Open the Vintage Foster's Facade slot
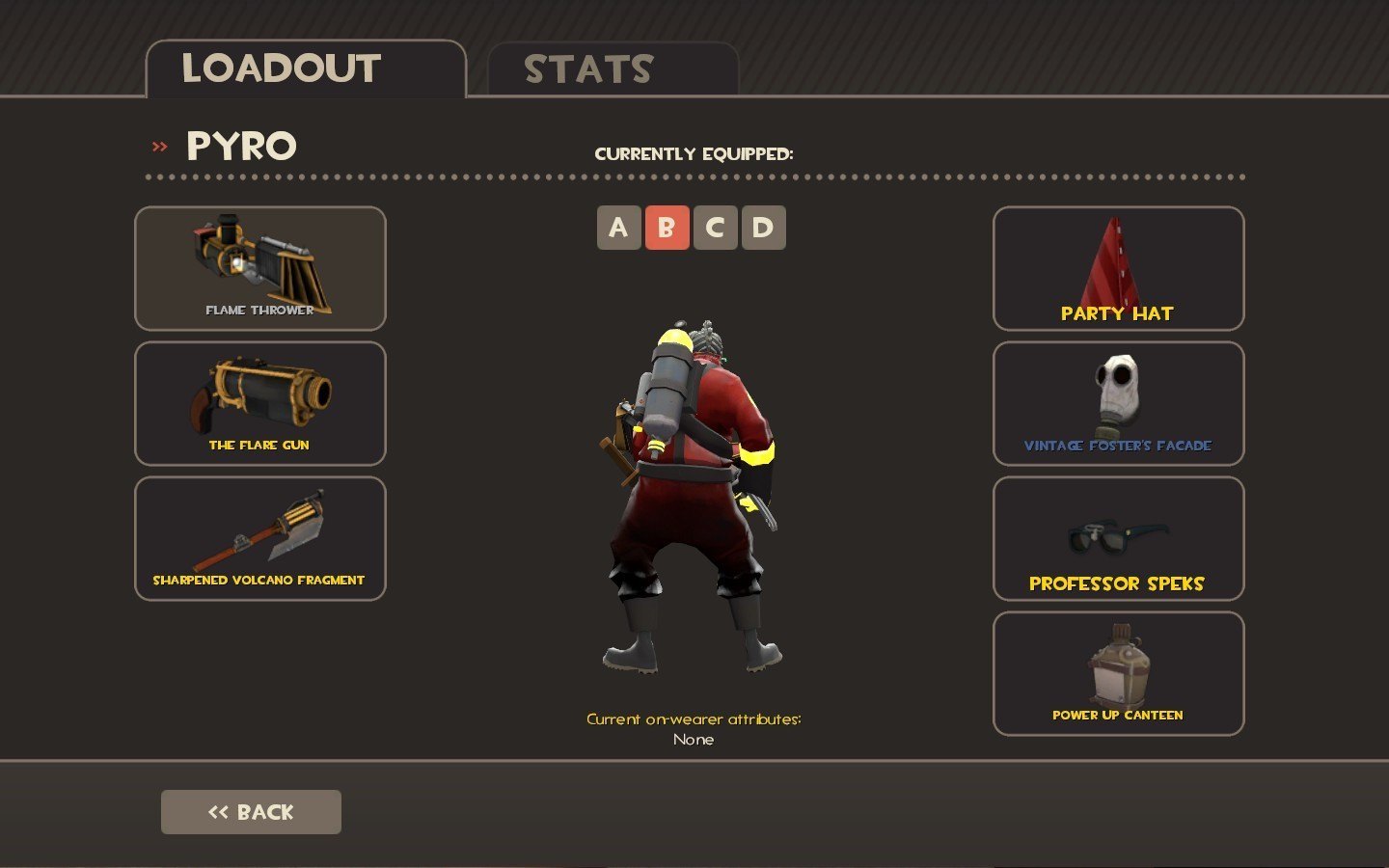 [1118, 403]
